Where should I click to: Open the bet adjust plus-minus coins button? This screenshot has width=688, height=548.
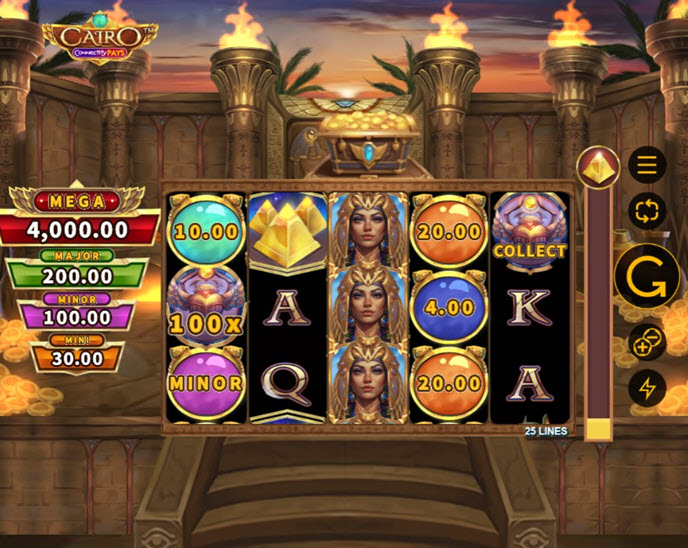tap(647, 343)
